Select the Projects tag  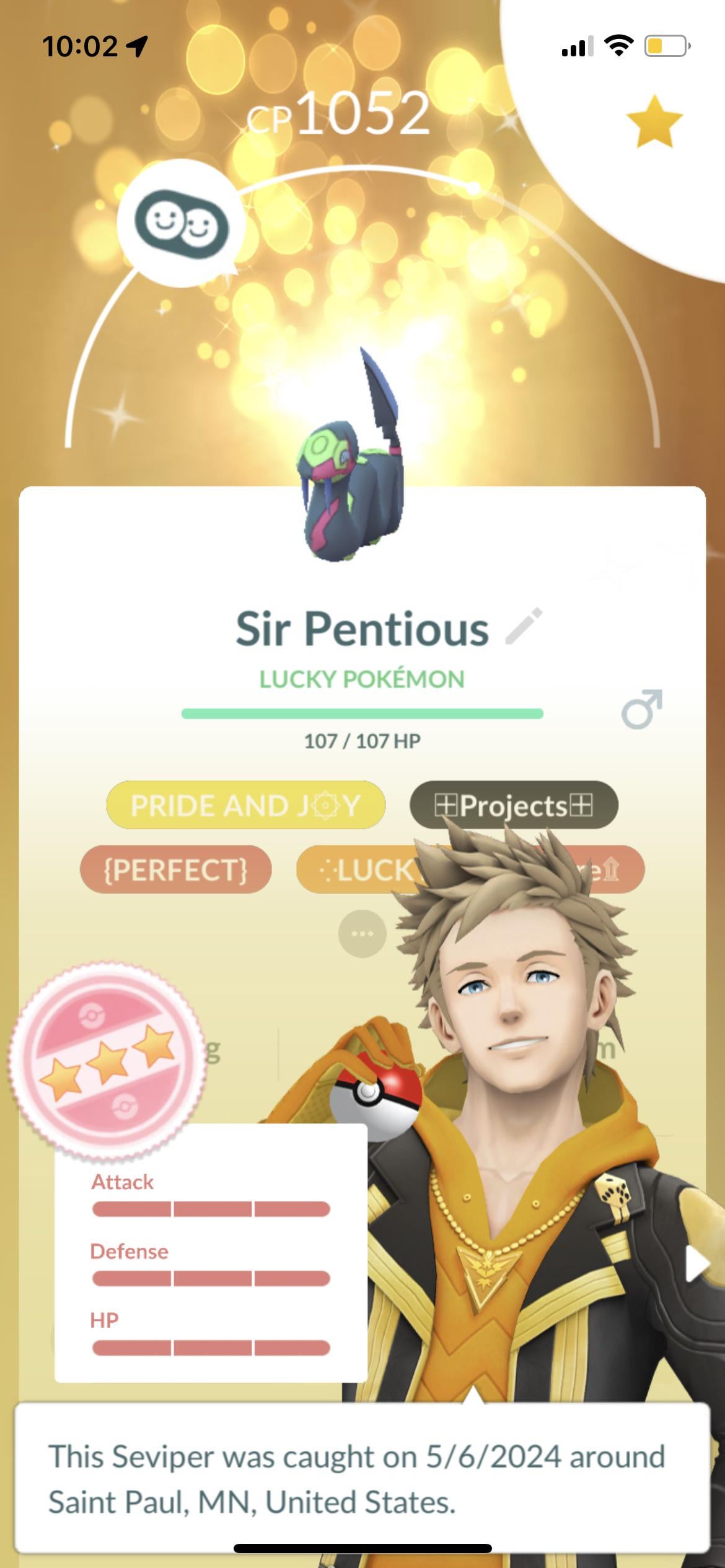[514, 805]
